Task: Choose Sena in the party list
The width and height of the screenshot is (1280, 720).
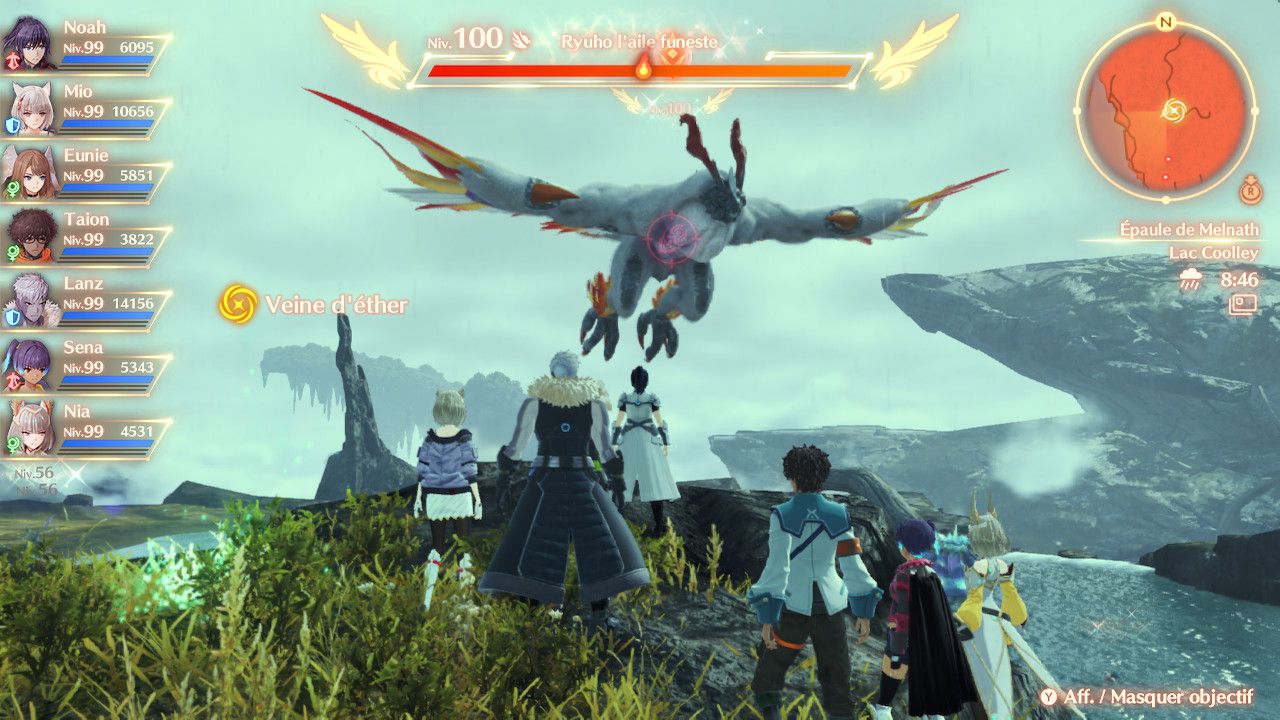Action: coord(30,365)
